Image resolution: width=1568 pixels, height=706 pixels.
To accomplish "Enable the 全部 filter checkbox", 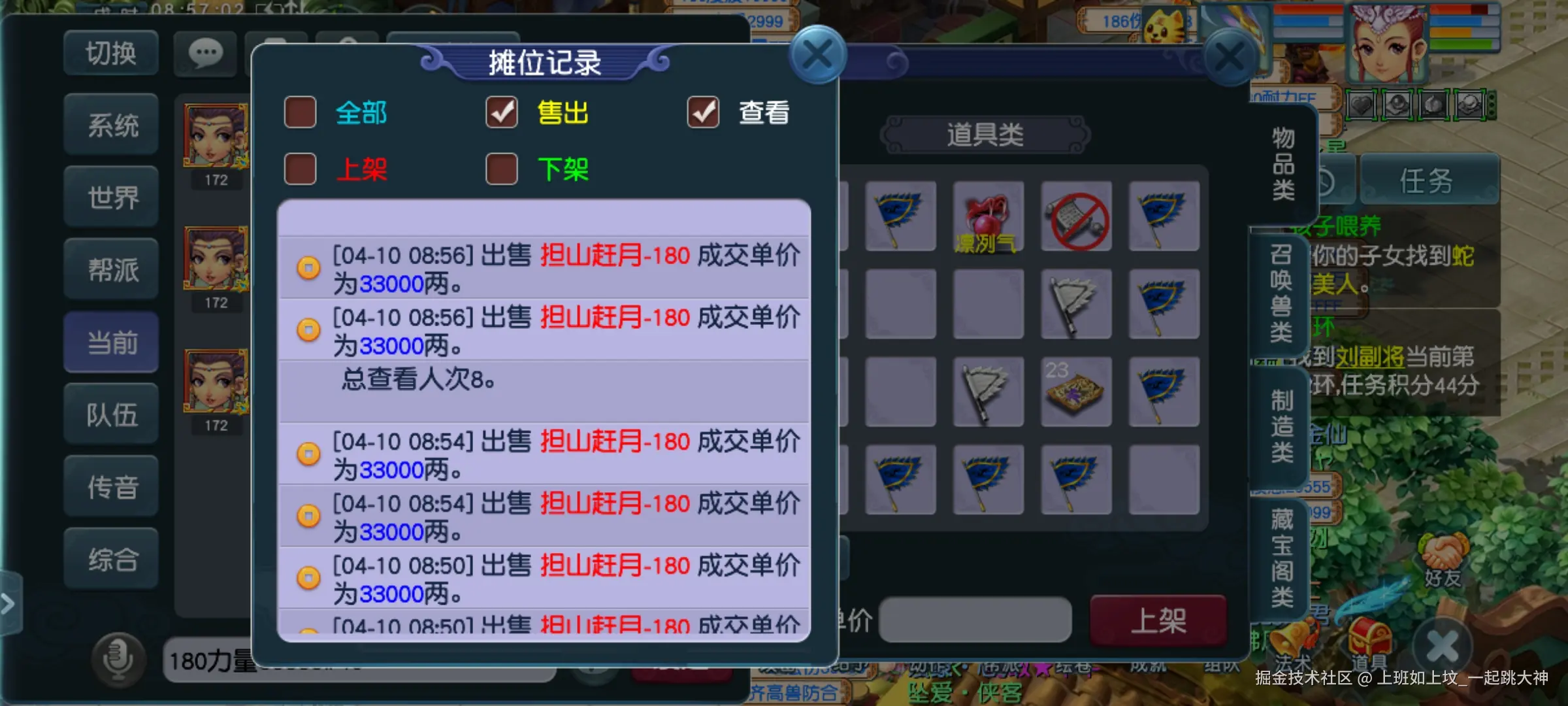I will point(300,112).
